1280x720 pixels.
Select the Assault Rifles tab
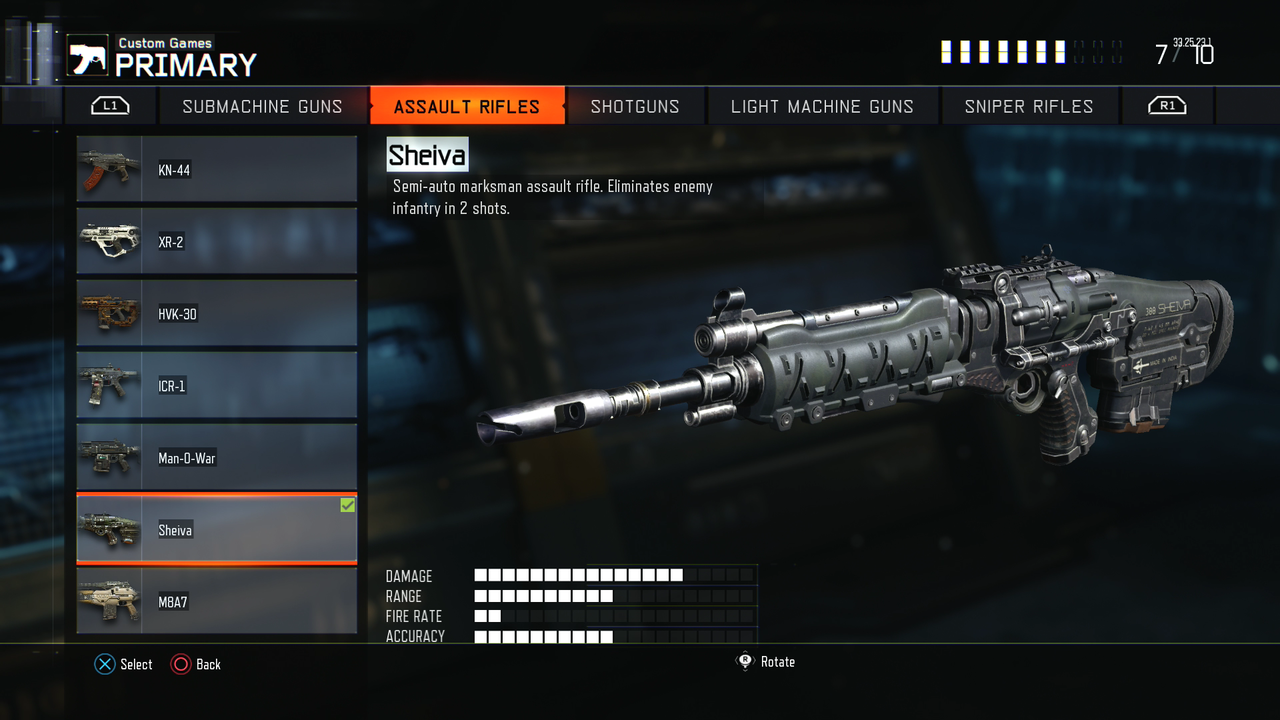467,106
